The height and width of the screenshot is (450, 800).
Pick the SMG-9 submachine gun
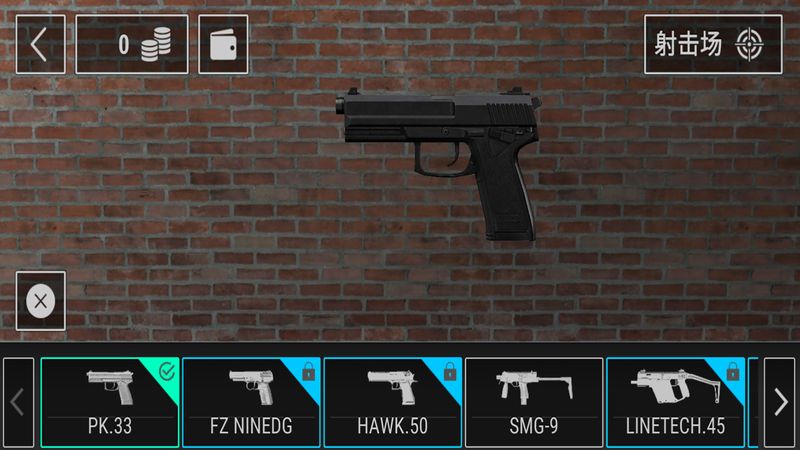point(534,402)
